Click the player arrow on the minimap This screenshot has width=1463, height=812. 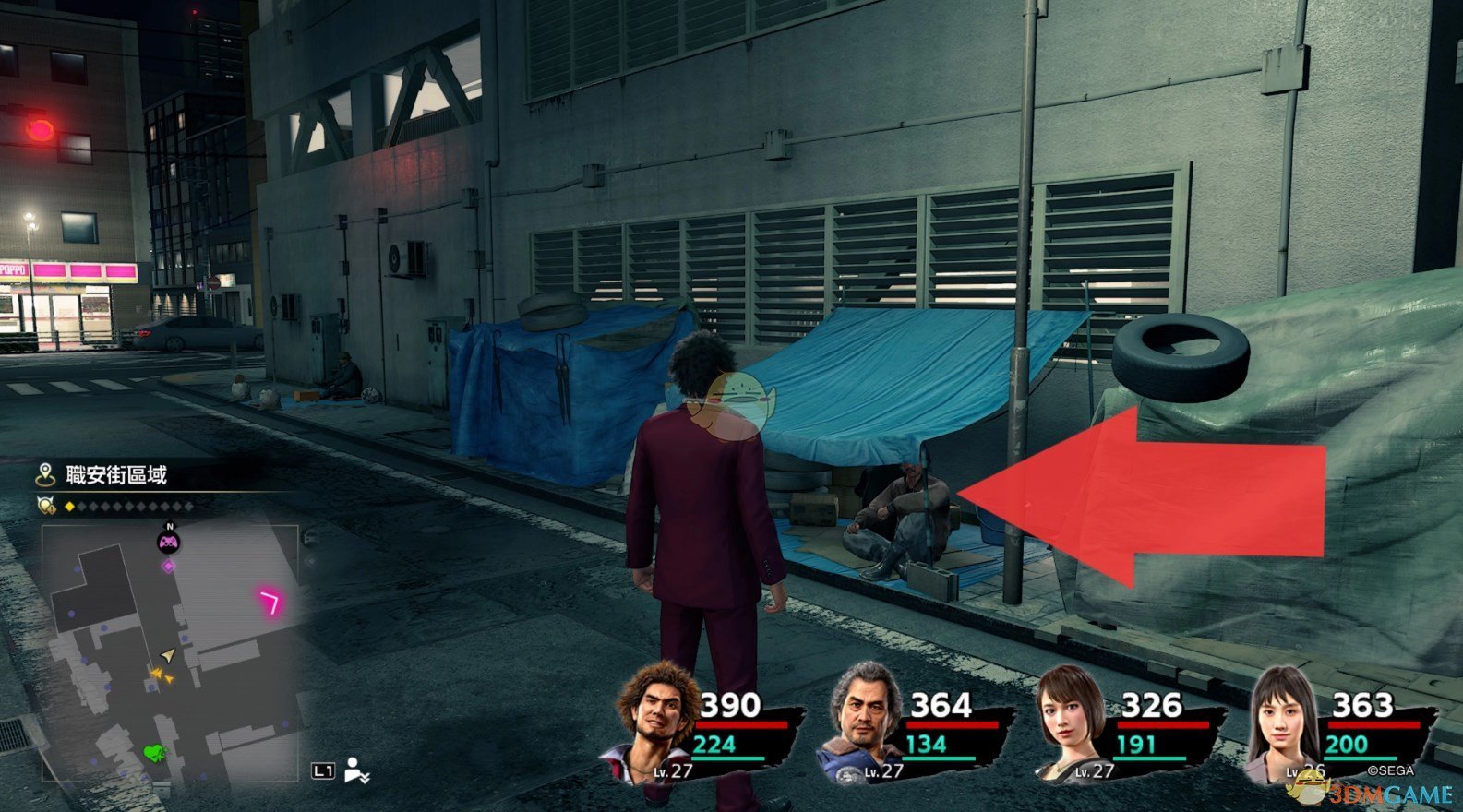167,655
